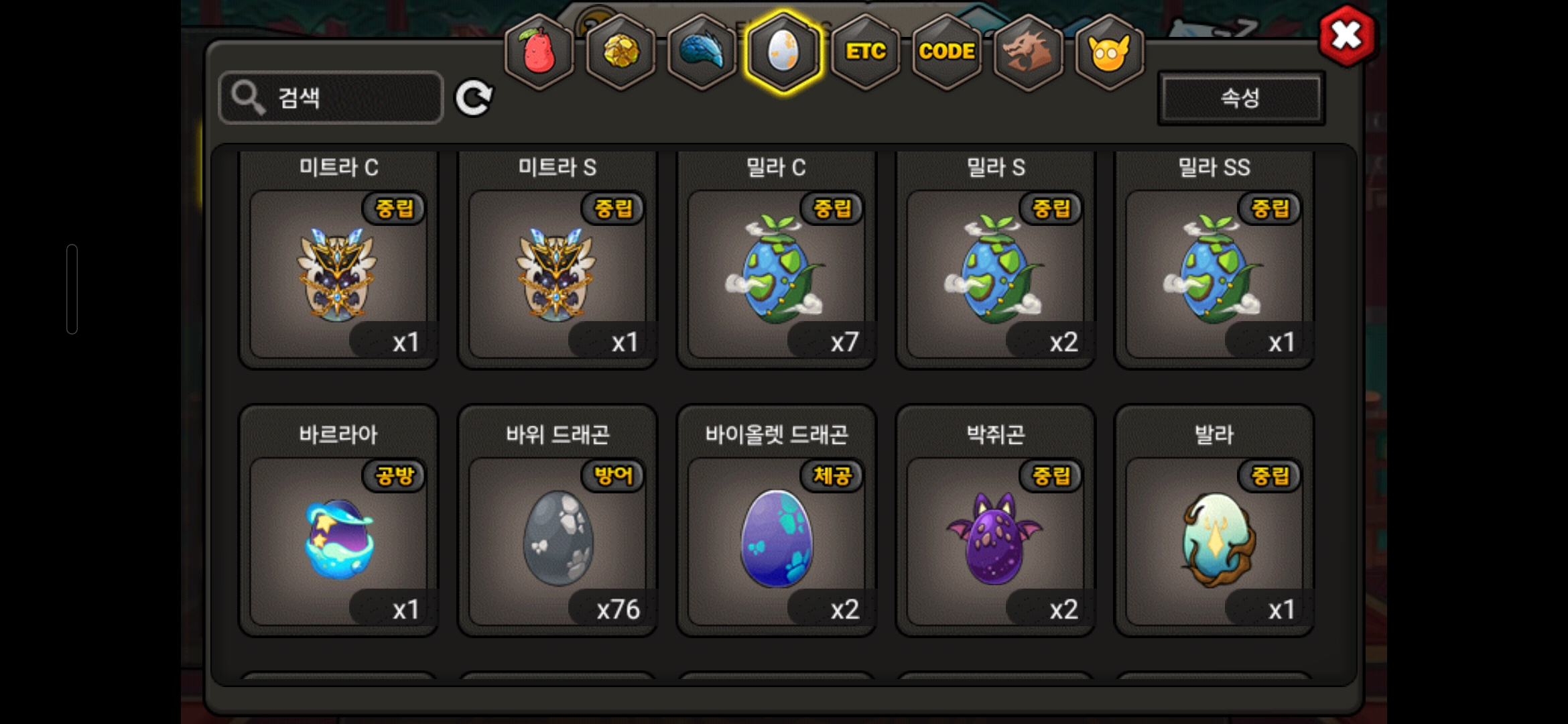Image resolution: width=1568 pixels, height=724 pixels.
Task: Pick the 바르라아 starry egg
Action: (x=338, y=540)
